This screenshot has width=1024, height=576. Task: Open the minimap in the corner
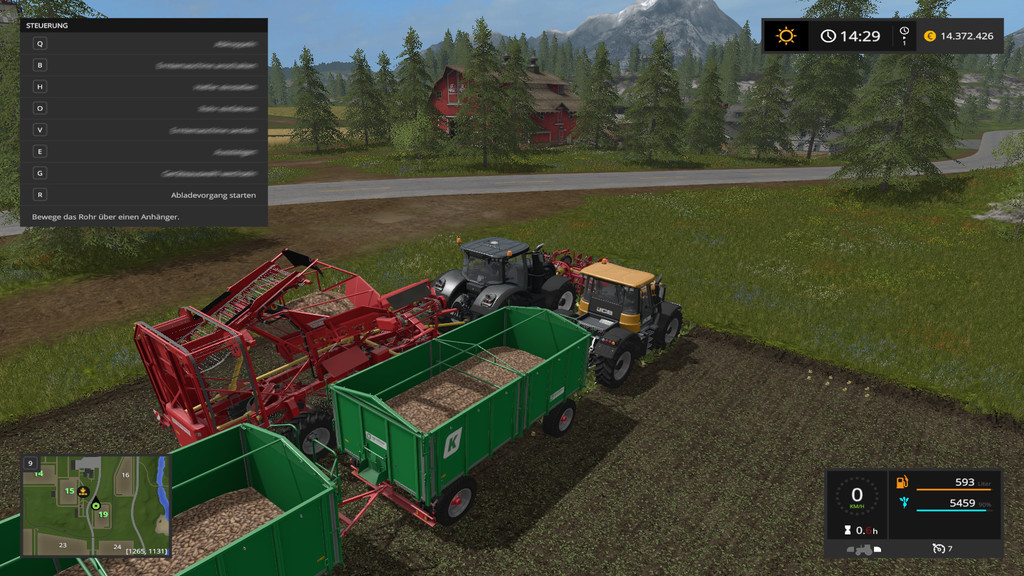[x=96, y=506]
